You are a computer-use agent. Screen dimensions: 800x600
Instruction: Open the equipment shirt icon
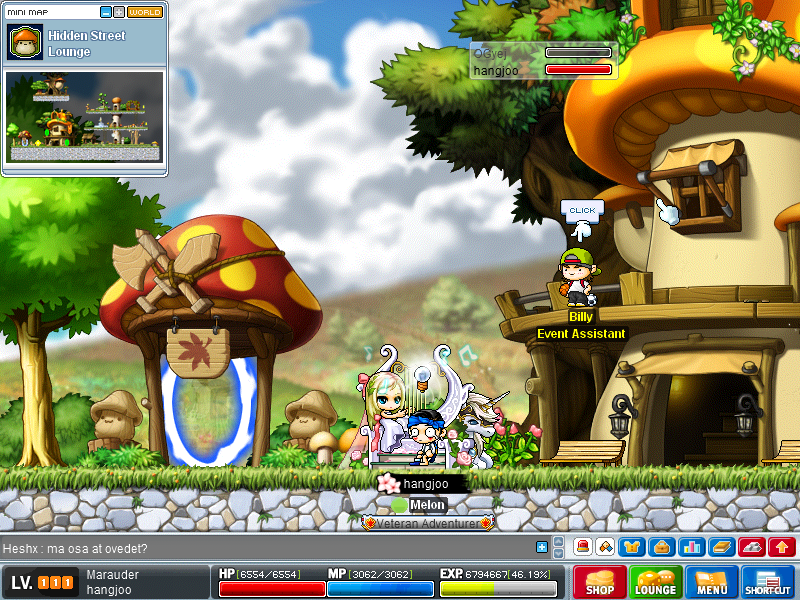pos(633,547)
